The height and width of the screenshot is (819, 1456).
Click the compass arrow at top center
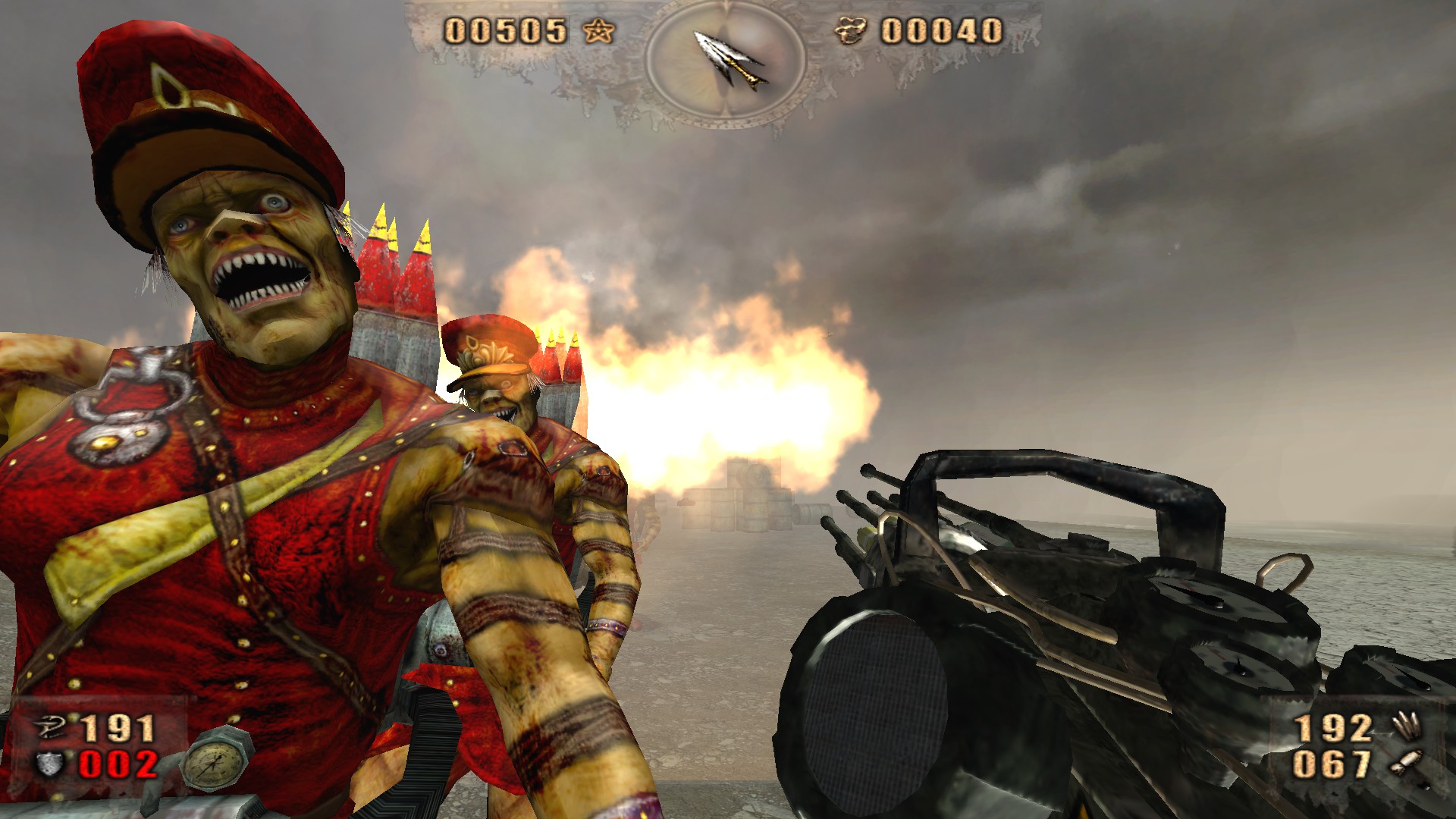(730, 59)
